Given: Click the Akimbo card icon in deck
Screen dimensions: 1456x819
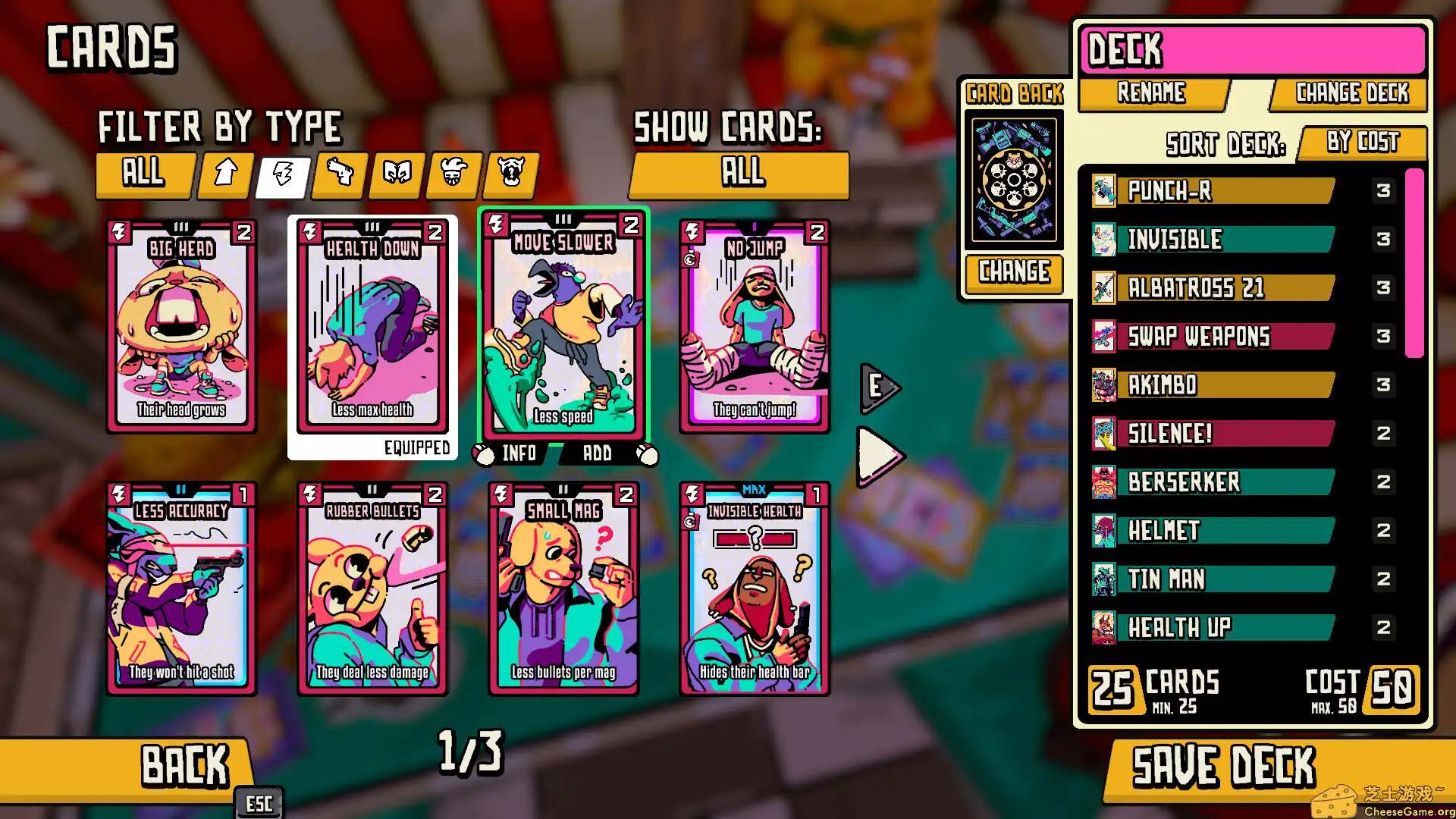Looking at the screenshot, I should tap(1103, 385).
